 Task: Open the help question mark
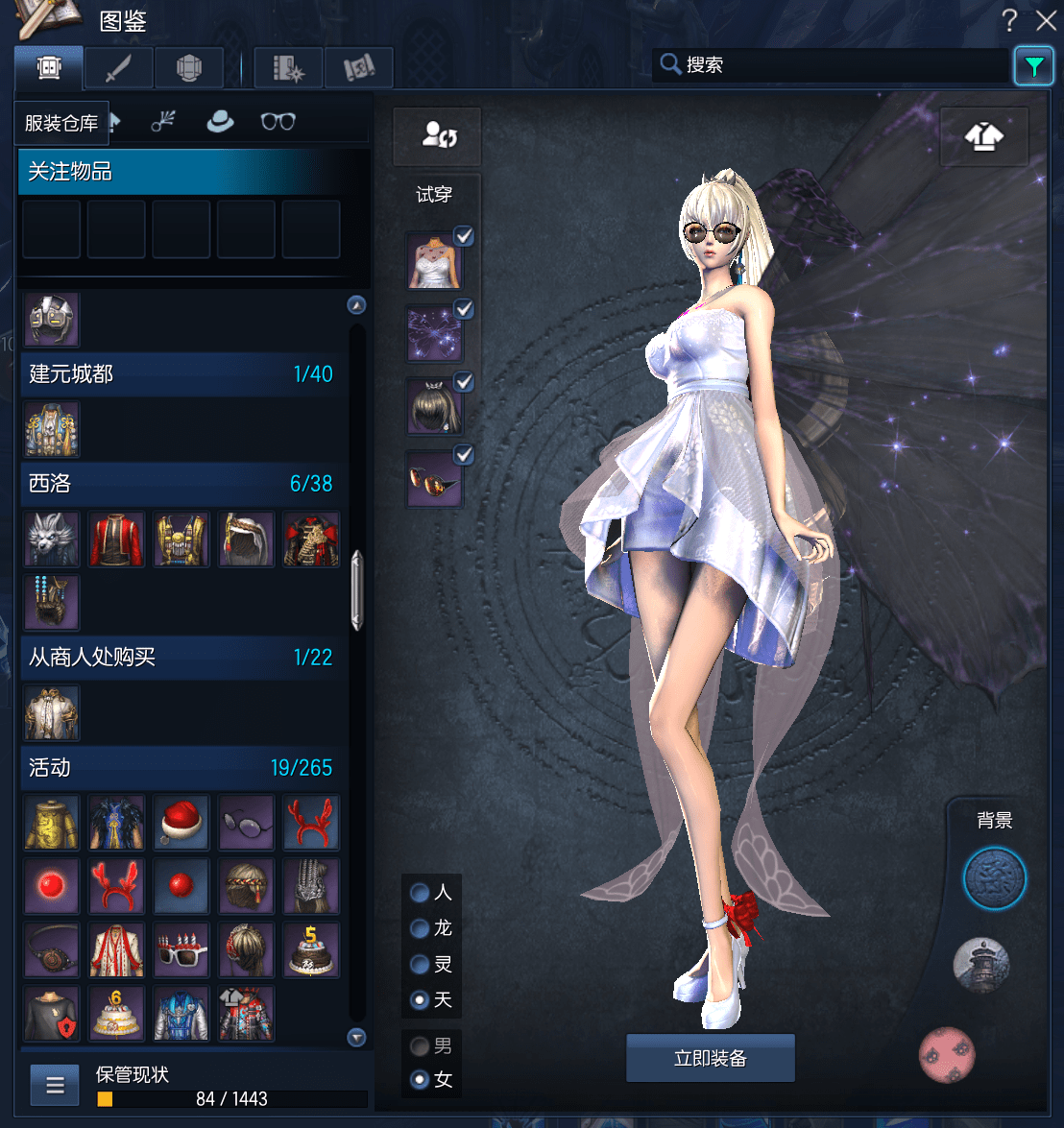click(x=1009, y=20)
